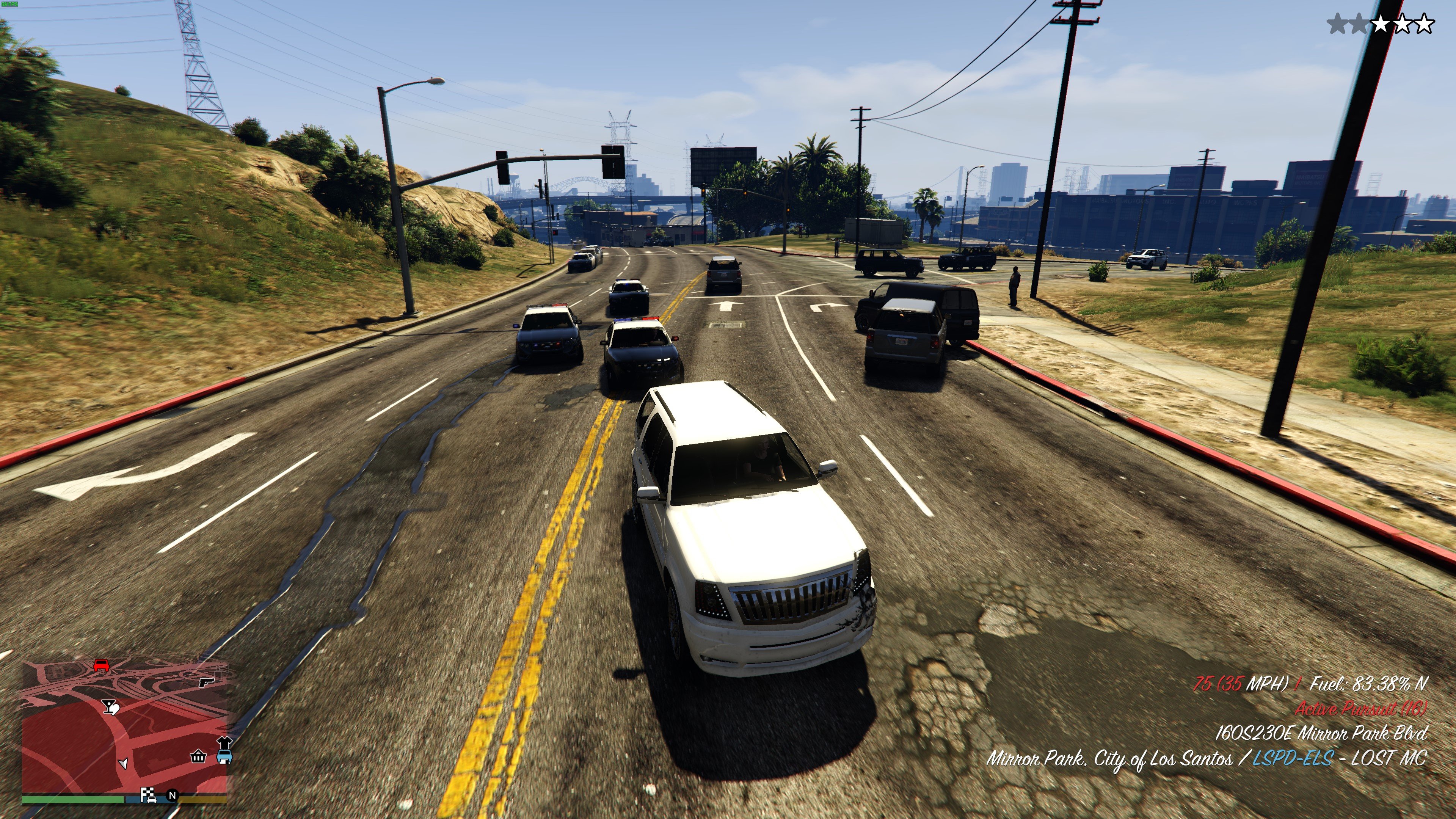Select the black t-shirt clothing store marker

(225, 741)
